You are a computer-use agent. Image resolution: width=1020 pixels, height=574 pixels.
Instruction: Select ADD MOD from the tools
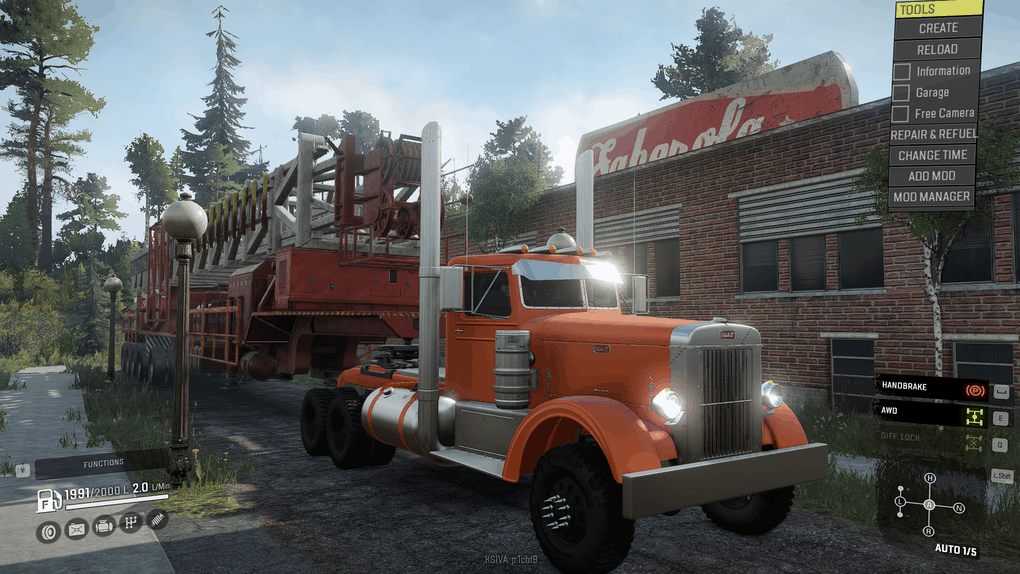932,176
